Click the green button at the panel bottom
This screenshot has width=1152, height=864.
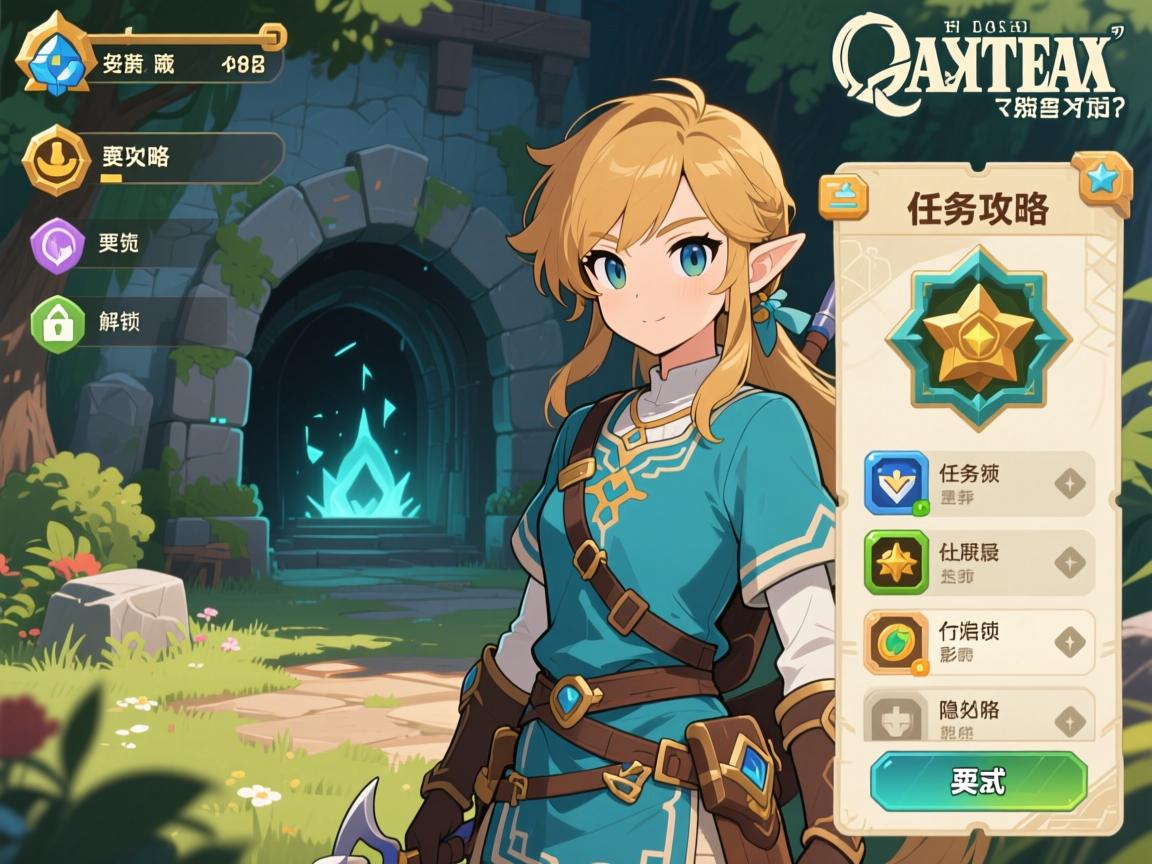[978, 781]
